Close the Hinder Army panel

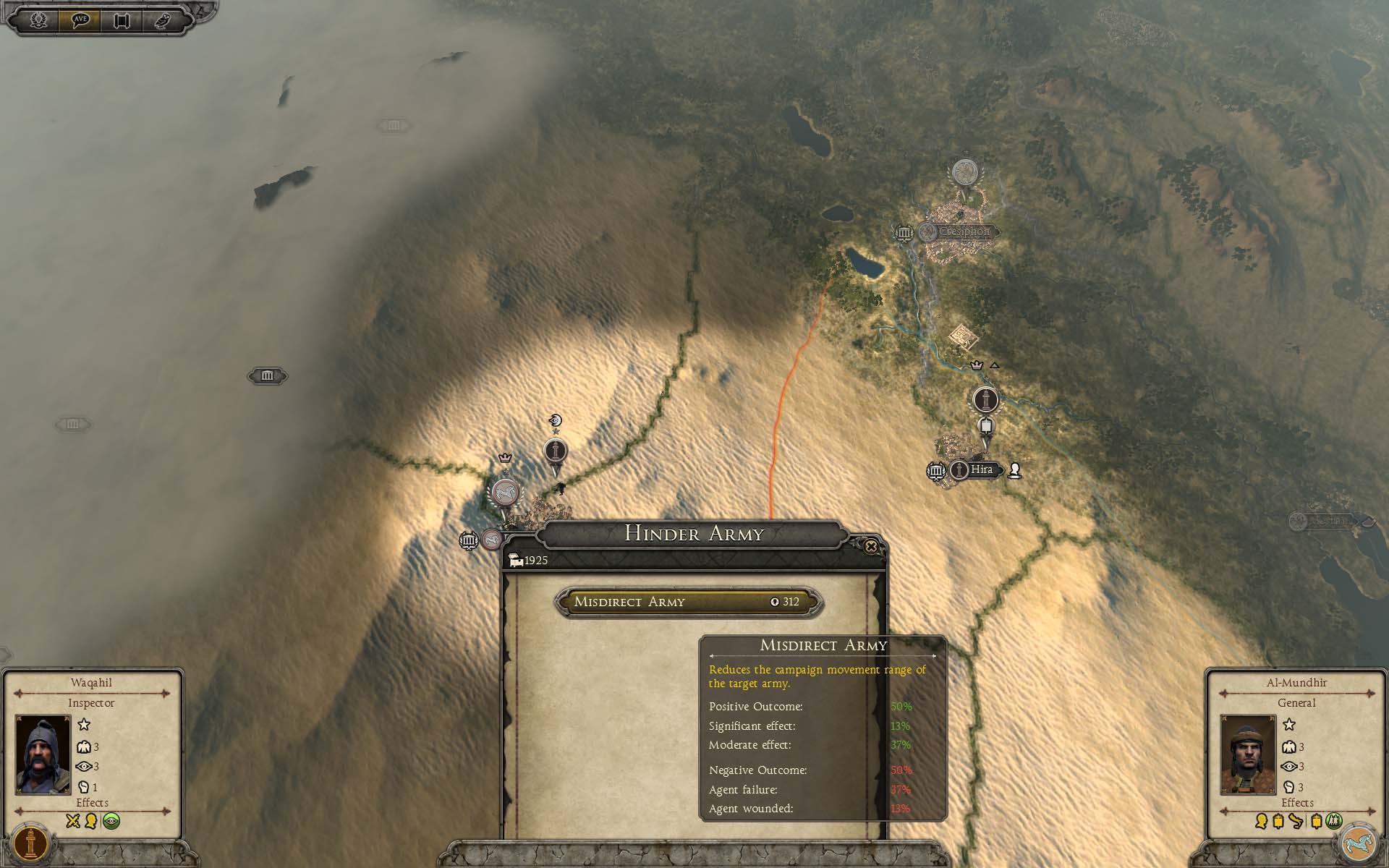(871, 547)
